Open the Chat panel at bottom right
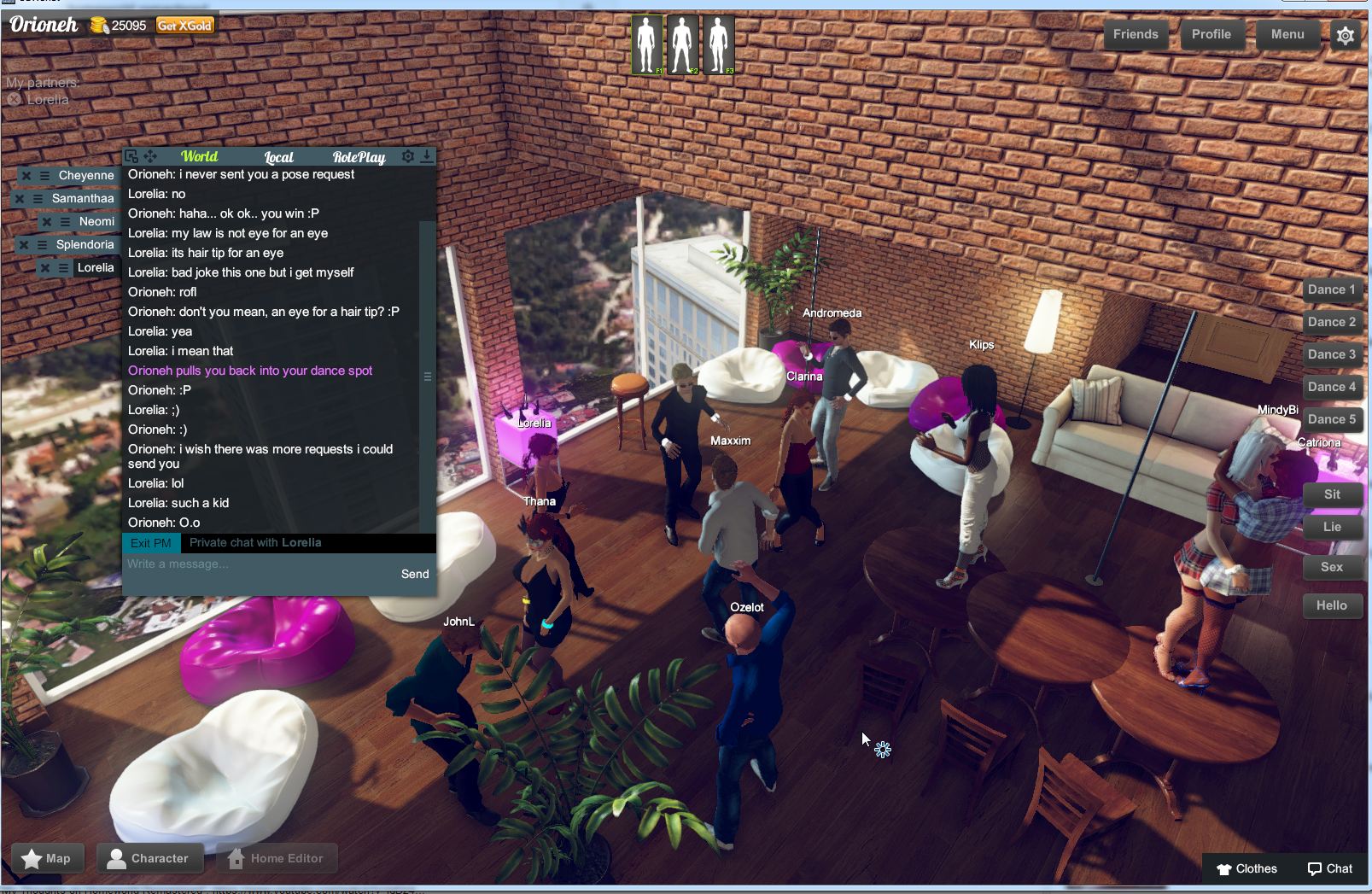The image size is (1372, 894). pos(1329,868)
